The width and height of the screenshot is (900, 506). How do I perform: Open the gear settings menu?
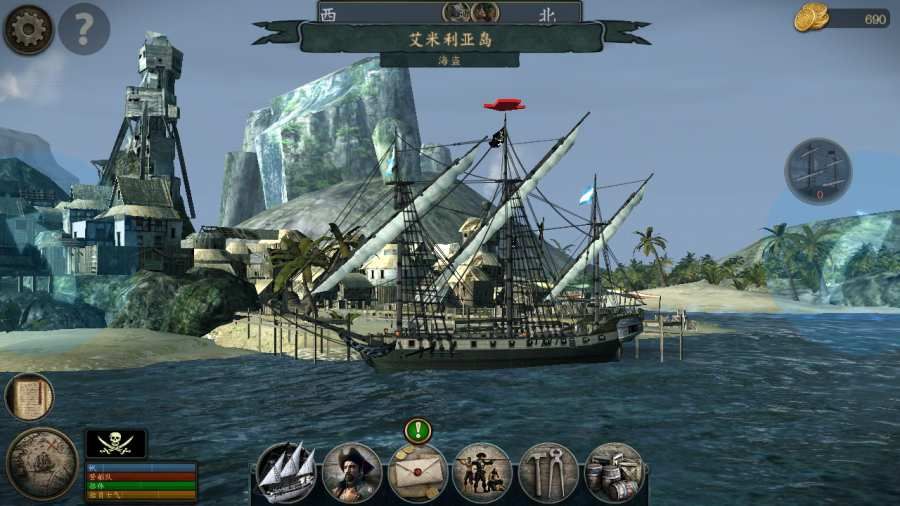coord(28,29)
